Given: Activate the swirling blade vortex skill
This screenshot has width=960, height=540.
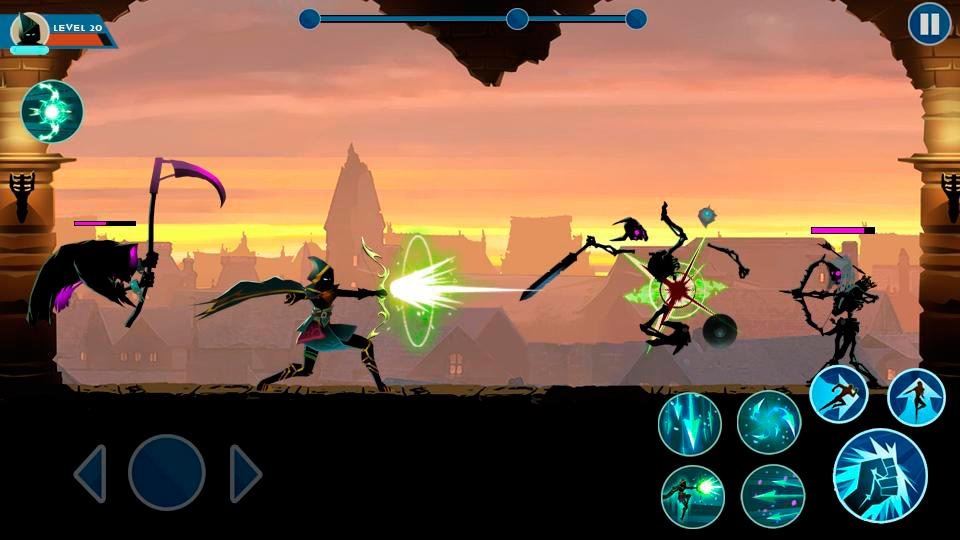Looking at the screenshot, I should tap(769, 423).
